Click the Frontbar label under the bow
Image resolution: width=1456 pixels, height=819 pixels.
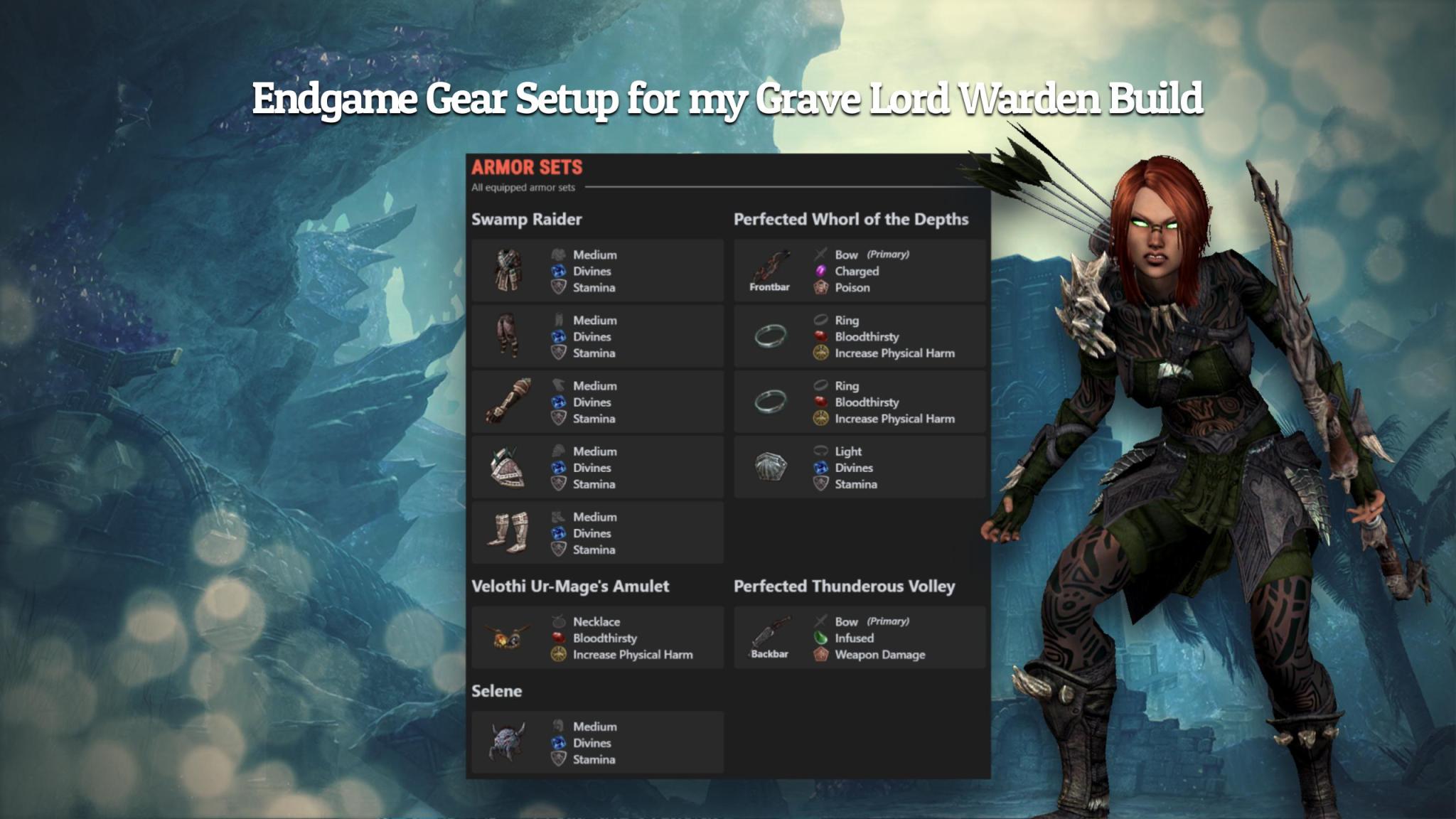(x=768, y=289)
